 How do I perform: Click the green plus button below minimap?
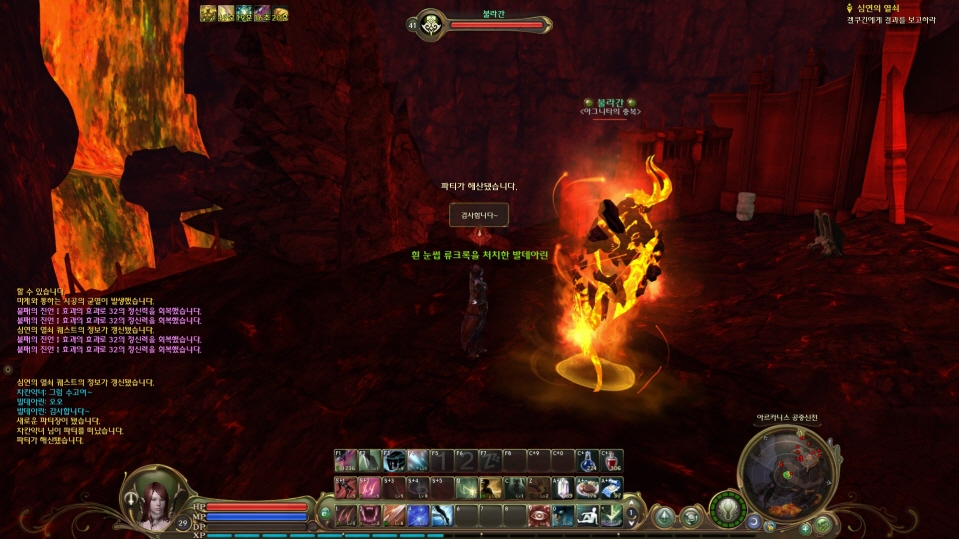coord(805,527)
